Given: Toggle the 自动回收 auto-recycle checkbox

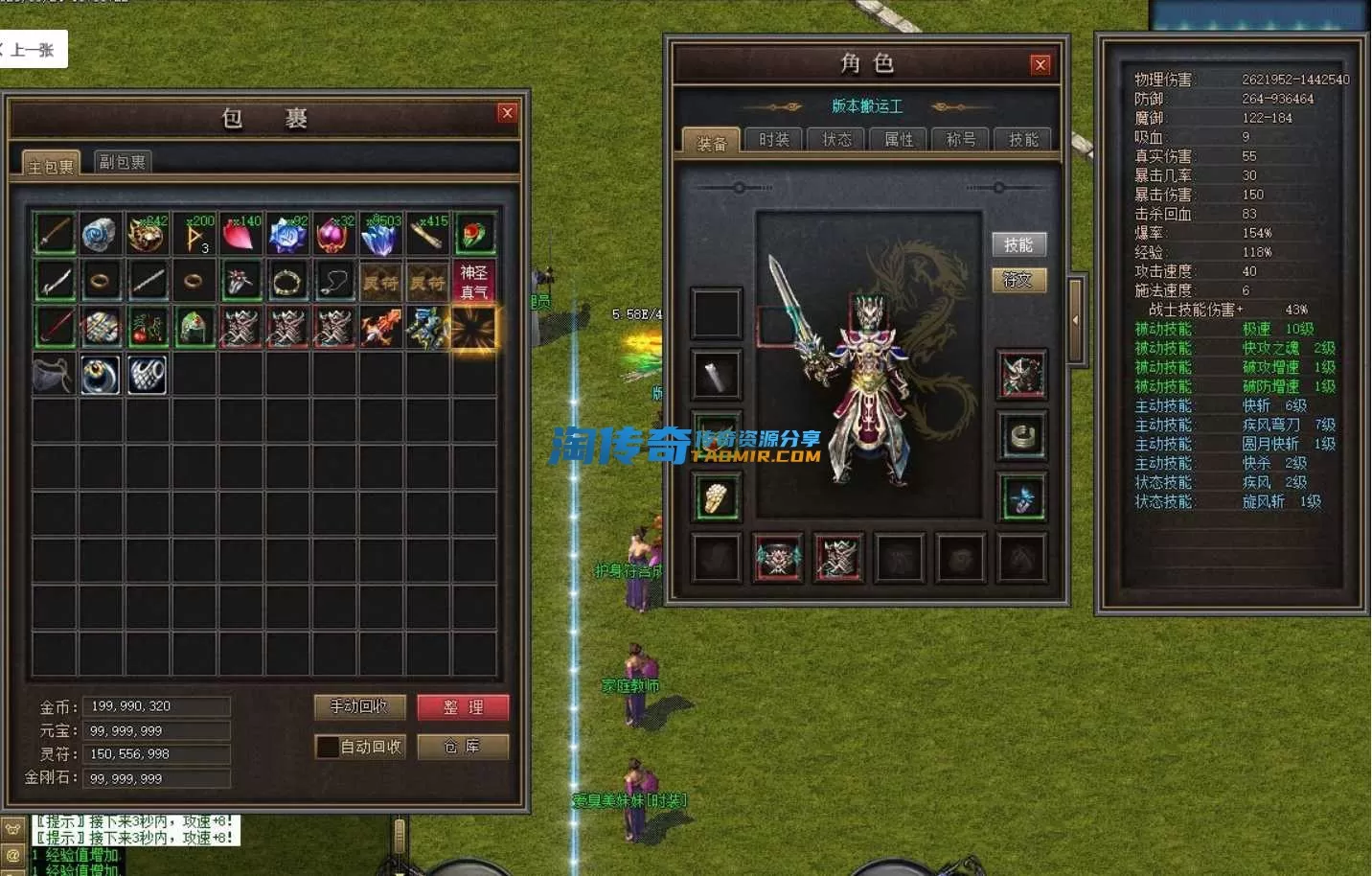Looking at the screenshot, I should pos(328,747).
